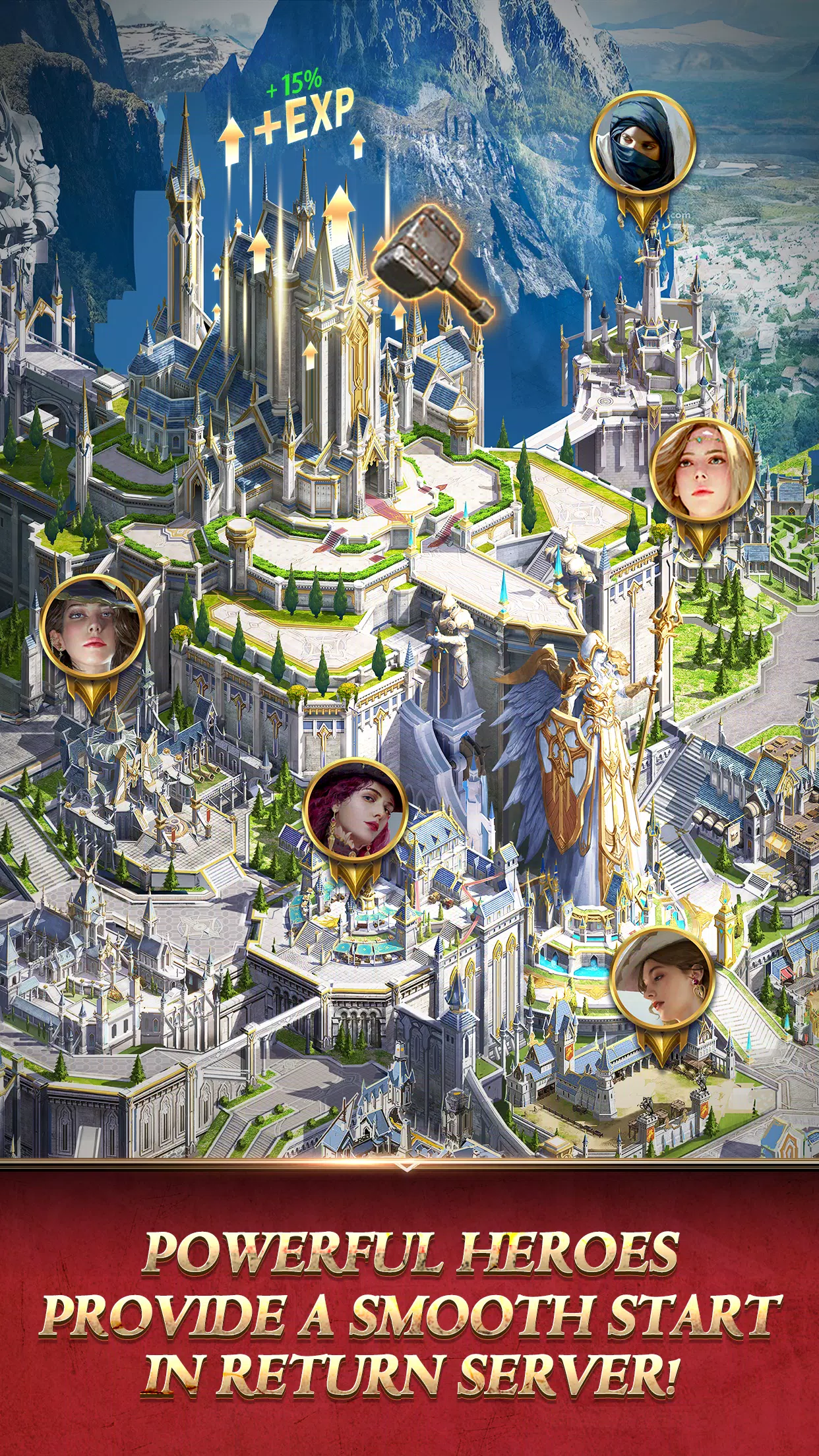
Task: Select the magenta-haired hero portrait
Action: (x=356, y=810)
